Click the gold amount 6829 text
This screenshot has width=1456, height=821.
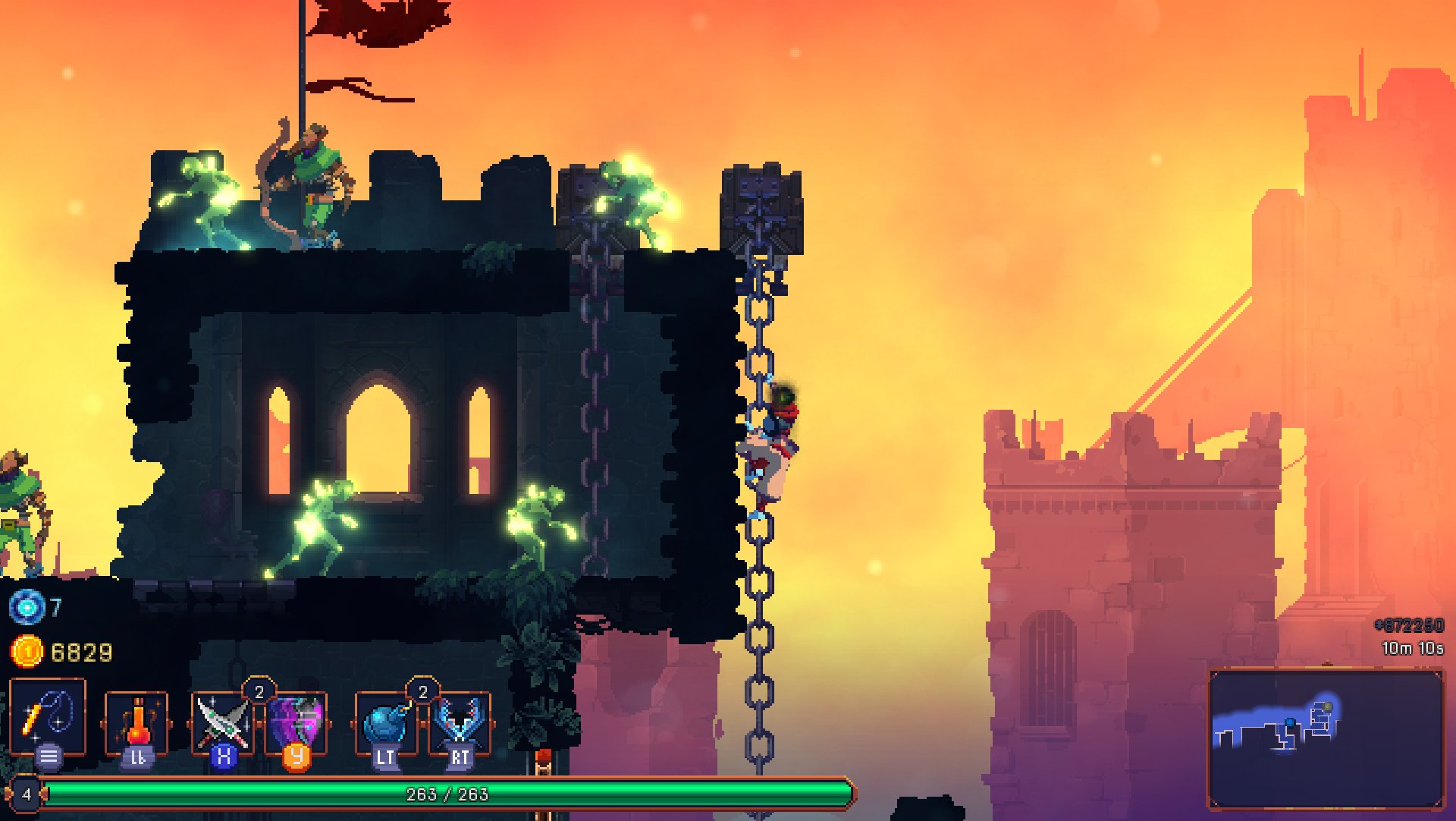pyautogui.click(x=81, y=650)
